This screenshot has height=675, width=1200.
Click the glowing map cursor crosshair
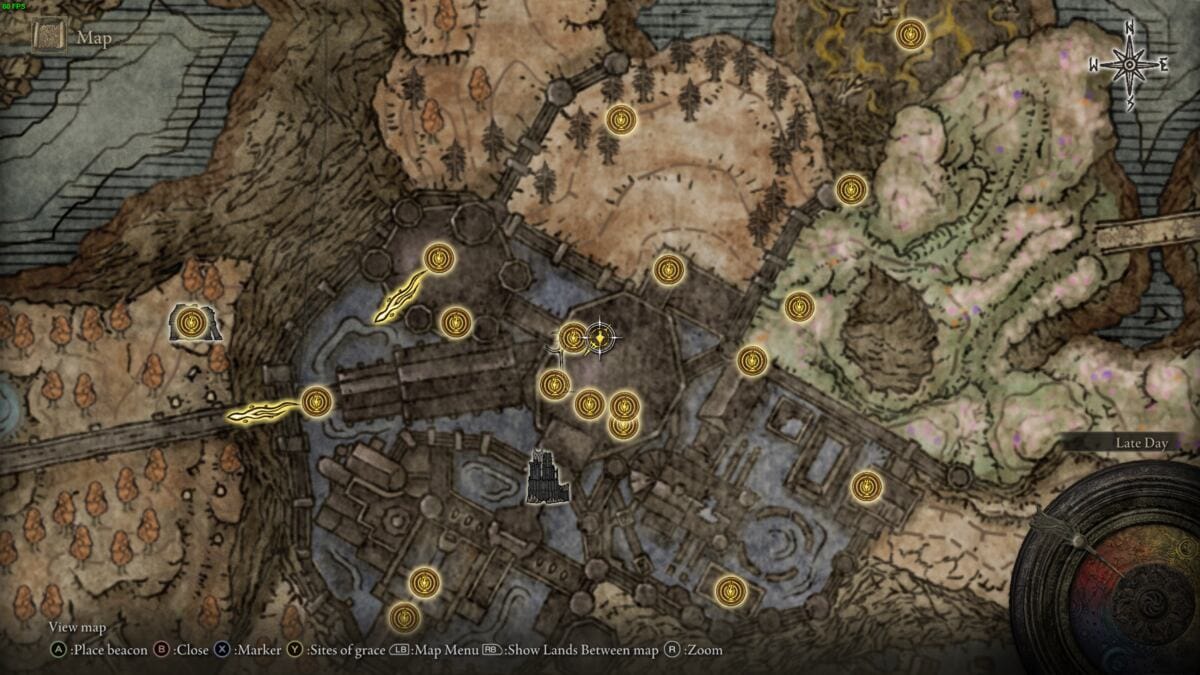pos(599,340)
